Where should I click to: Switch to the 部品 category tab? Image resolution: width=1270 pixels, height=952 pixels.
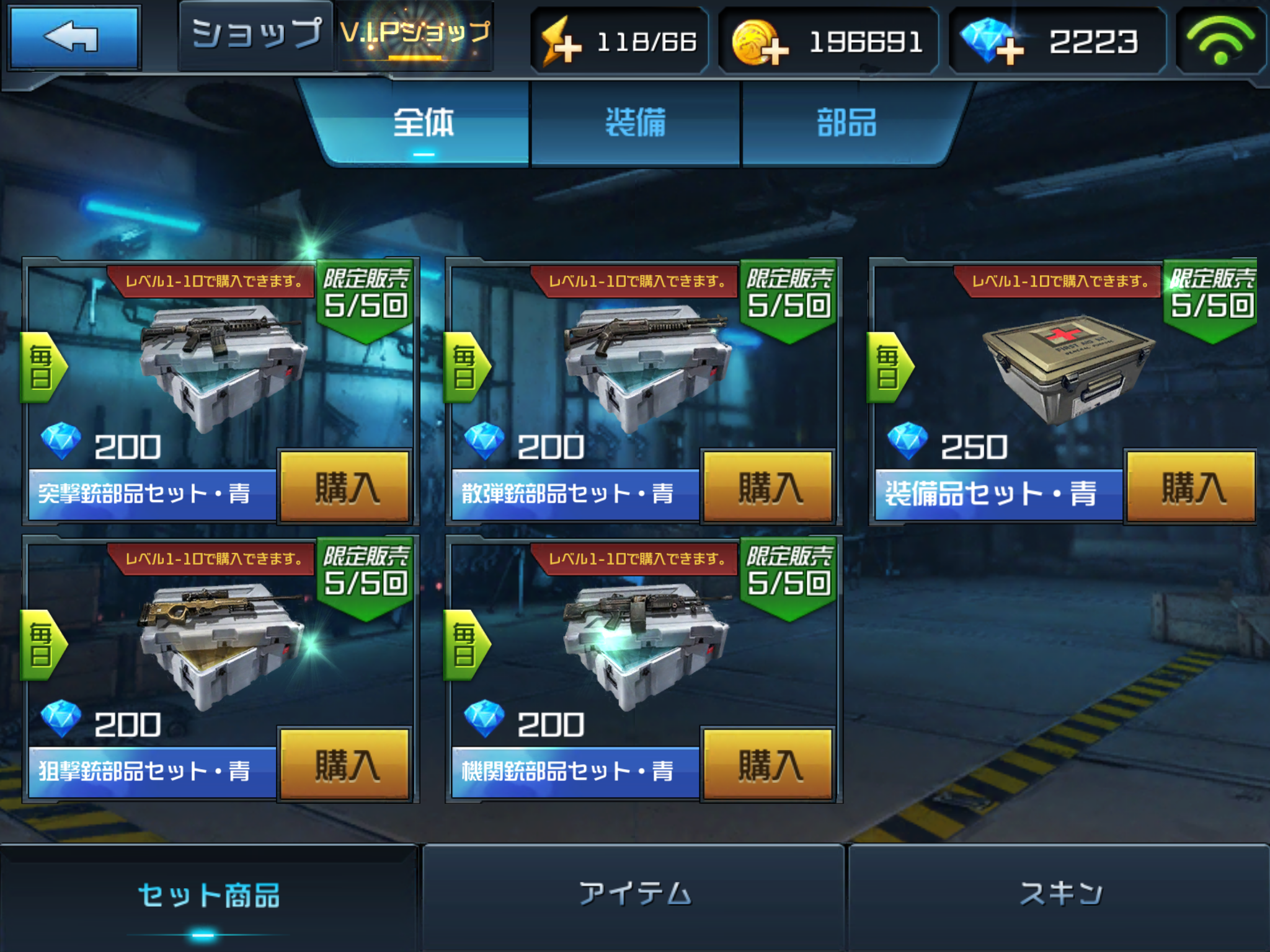(846, 123)
